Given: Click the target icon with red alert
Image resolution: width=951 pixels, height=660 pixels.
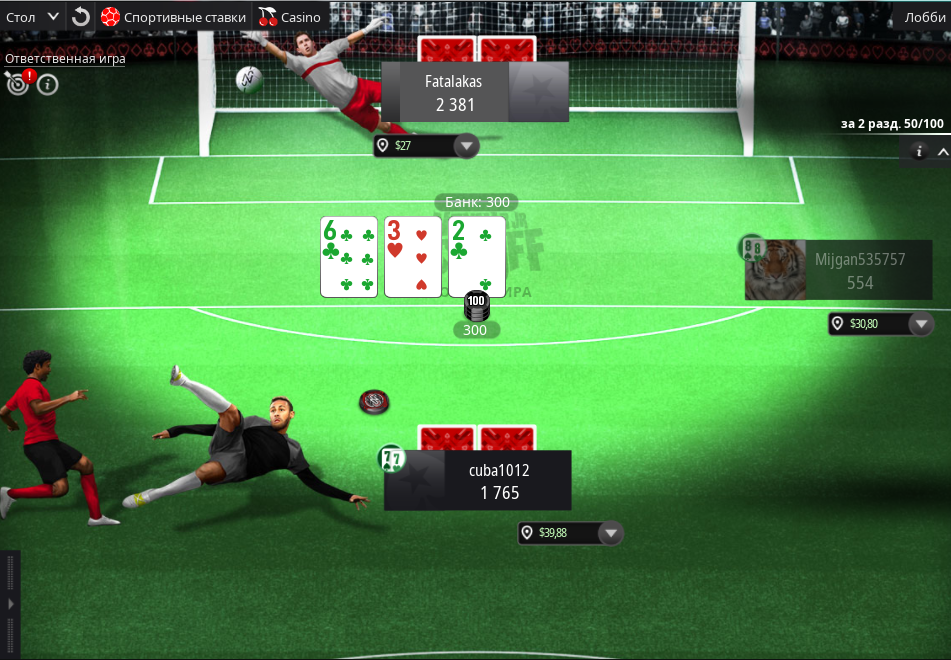Looking at the screenshot, I should [17, 84].
